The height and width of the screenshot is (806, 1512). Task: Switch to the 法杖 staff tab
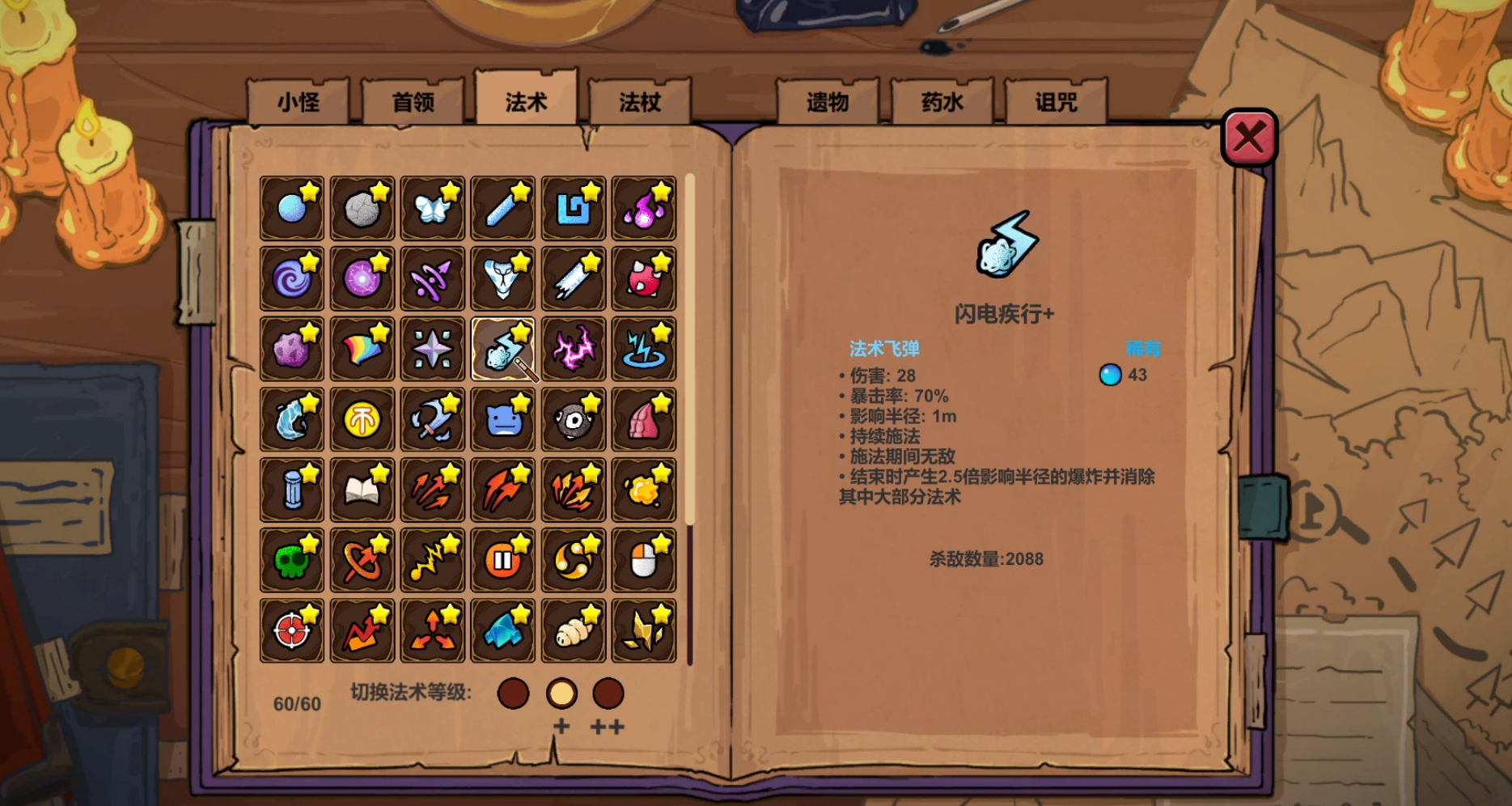(x=640, y=102)
